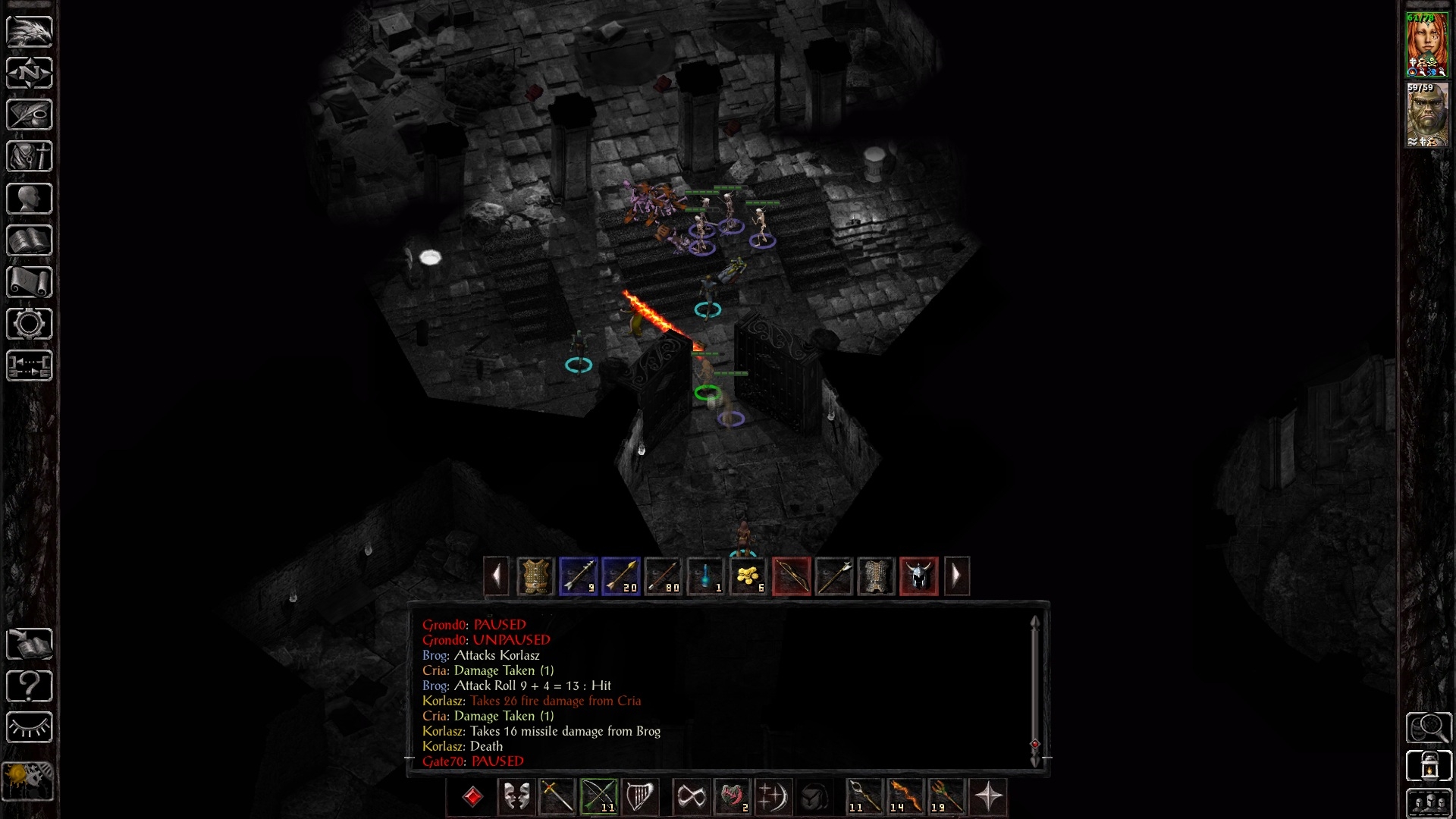Select the horned helmet item slot
Screen dimensions: 1456x819
tap(918, 576)
